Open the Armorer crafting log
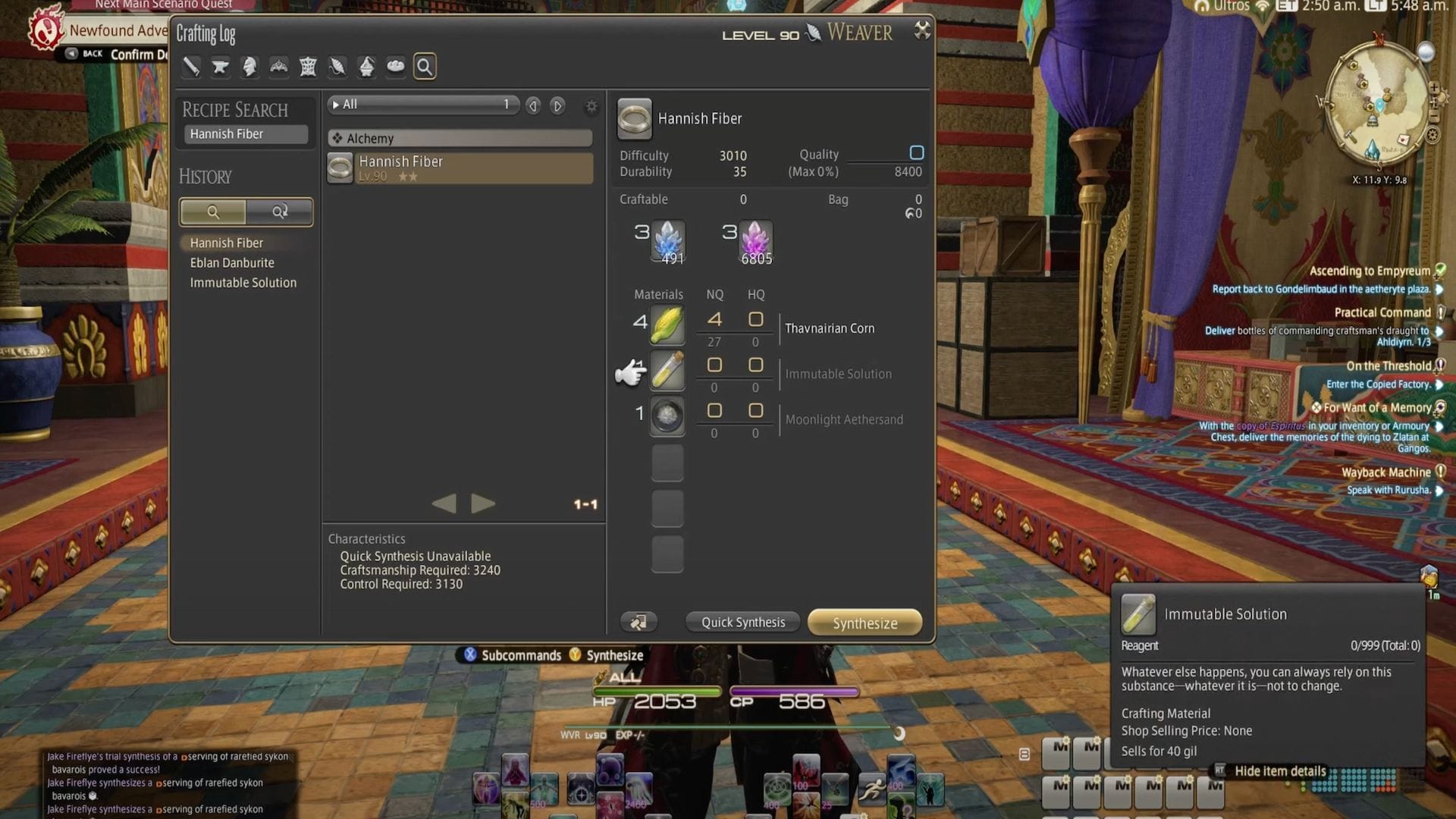The height and width of the screenshot is (819, 1456). click(x=249, y=67)
